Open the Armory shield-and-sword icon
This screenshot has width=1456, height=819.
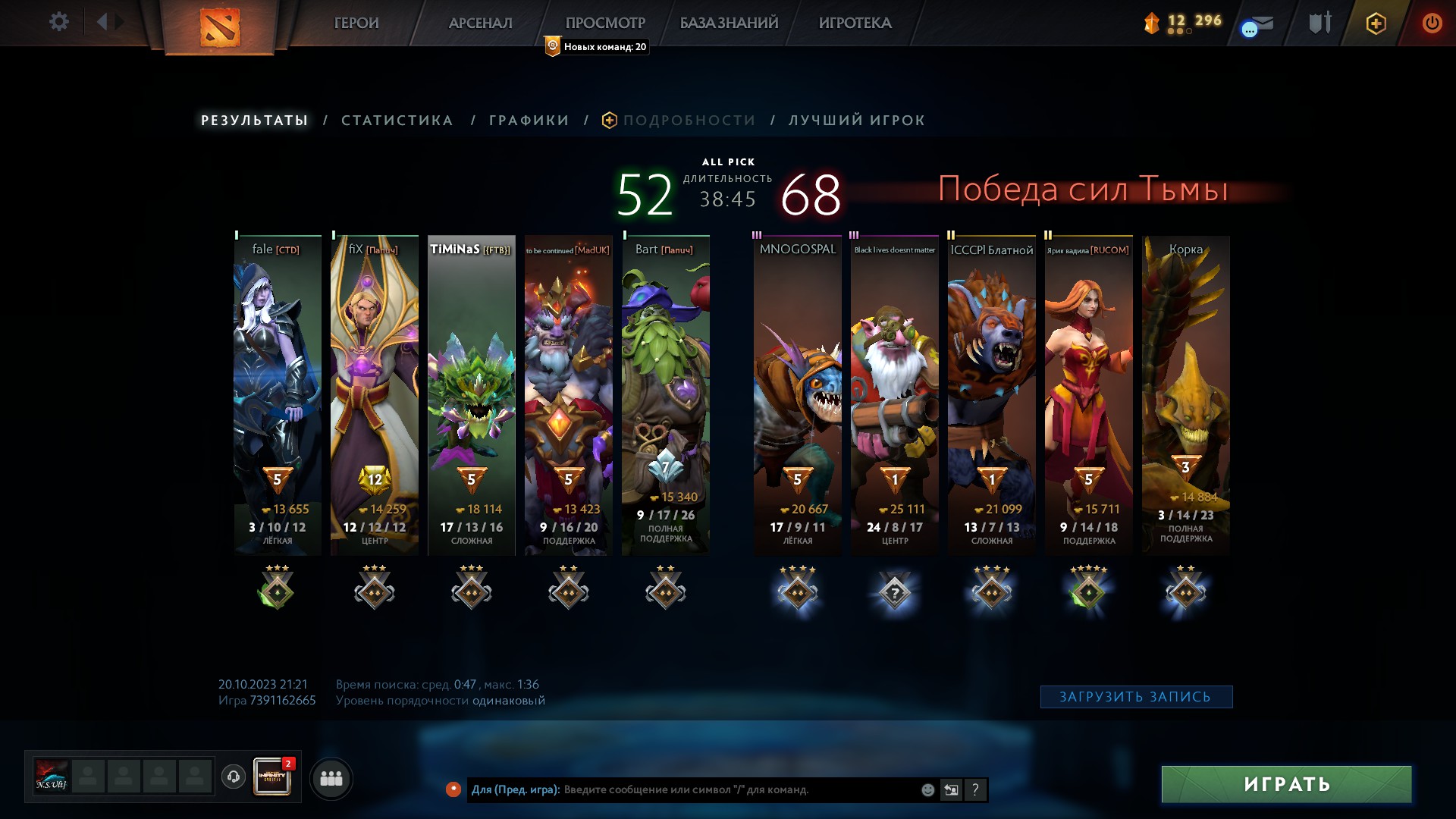point(1317,23)
